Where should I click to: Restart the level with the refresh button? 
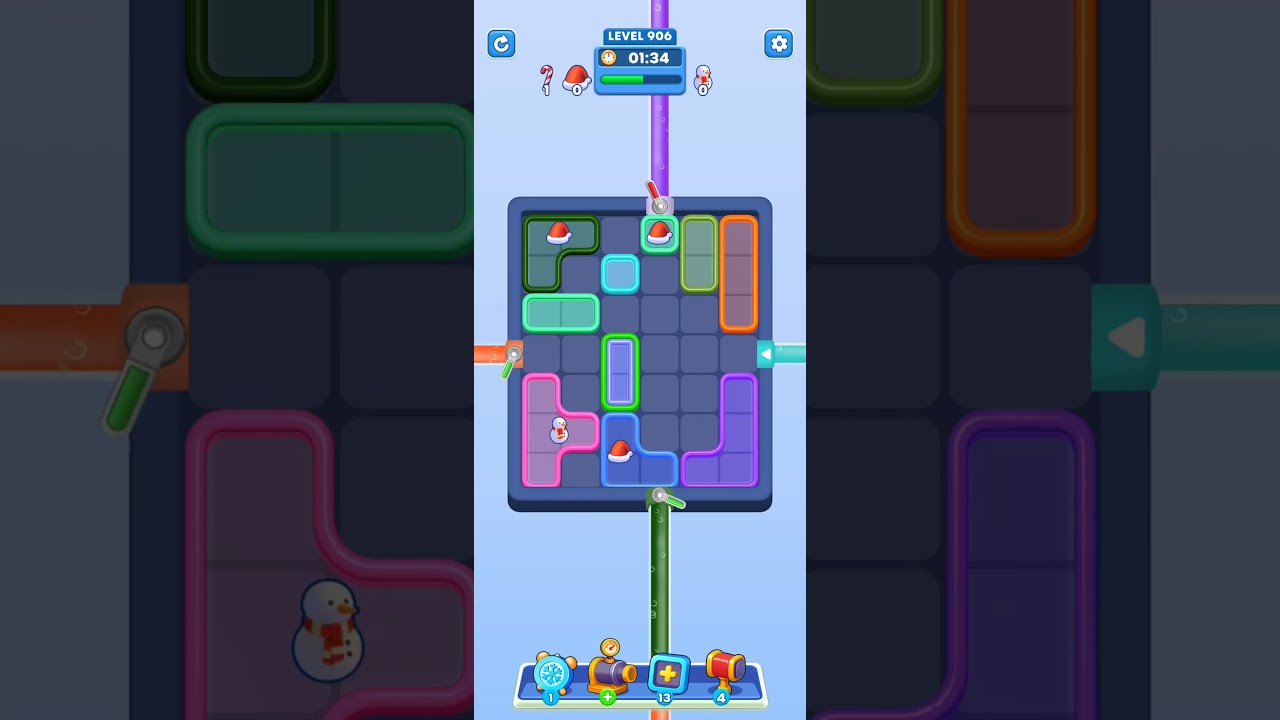(501, 44)
